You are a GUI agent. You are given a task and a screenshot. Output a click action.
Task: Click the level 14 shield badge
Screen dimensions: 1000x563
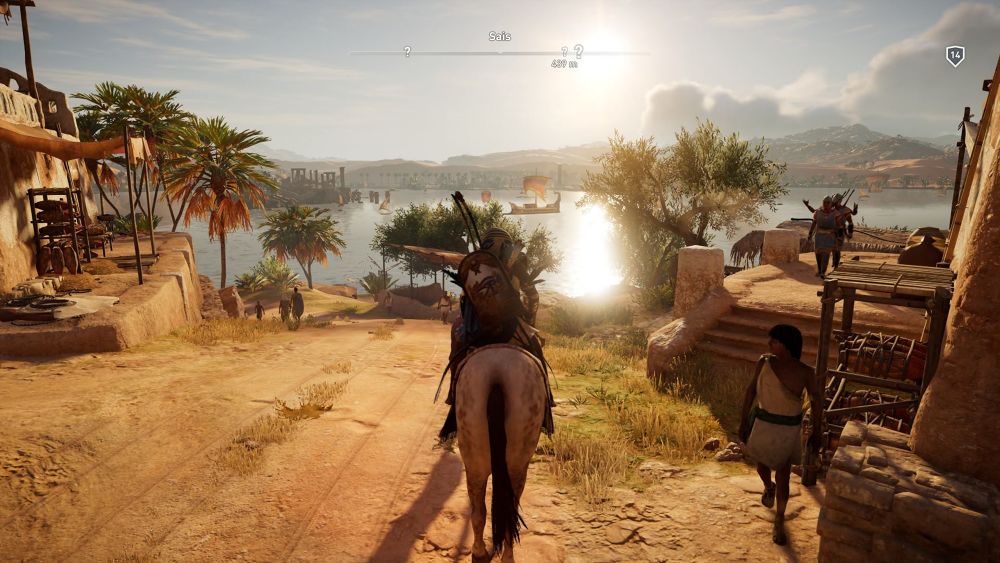pos(955,56)
